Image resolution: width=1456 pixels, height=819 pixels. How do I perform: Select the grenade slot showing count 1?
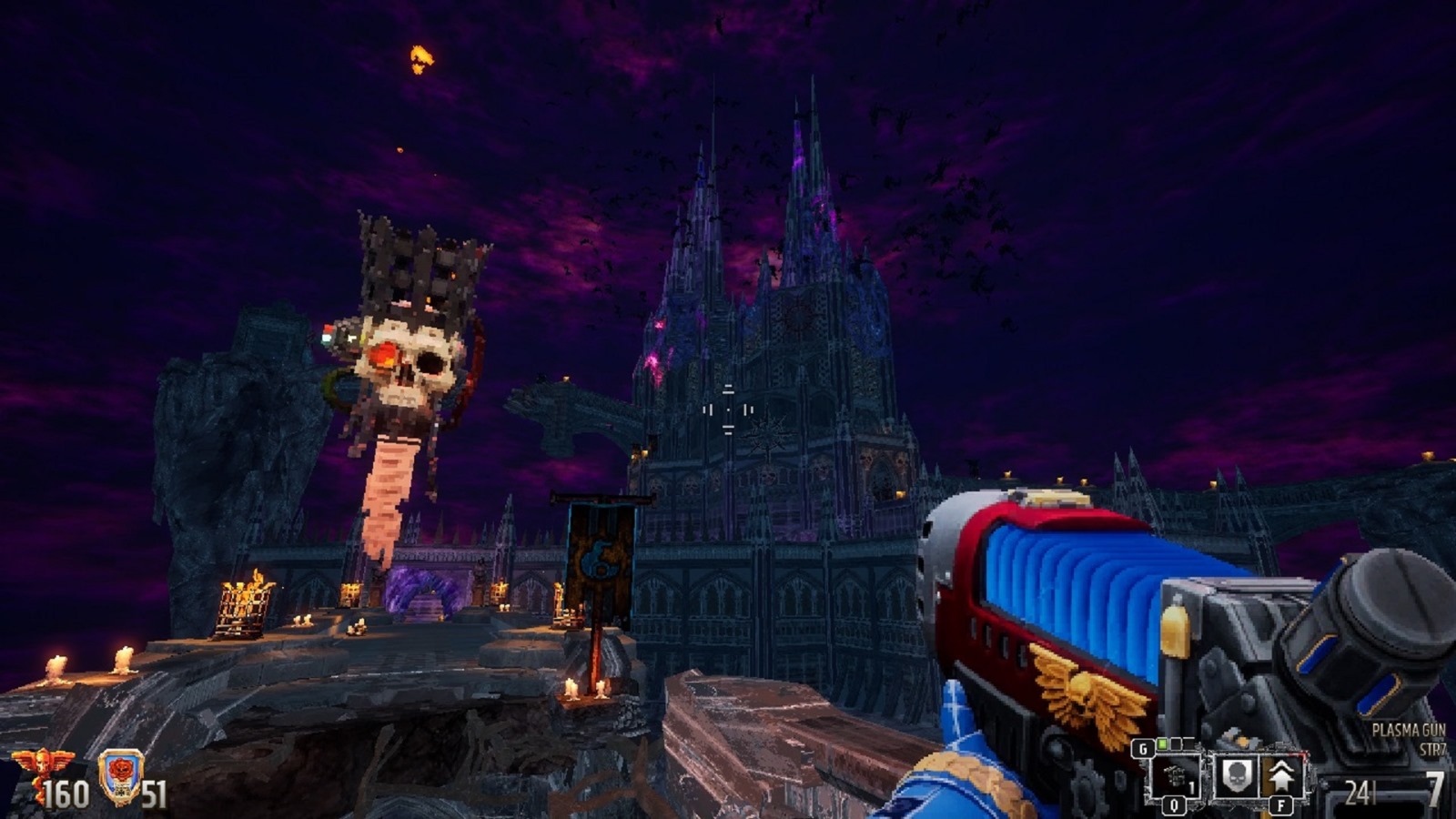(1175, 777)
